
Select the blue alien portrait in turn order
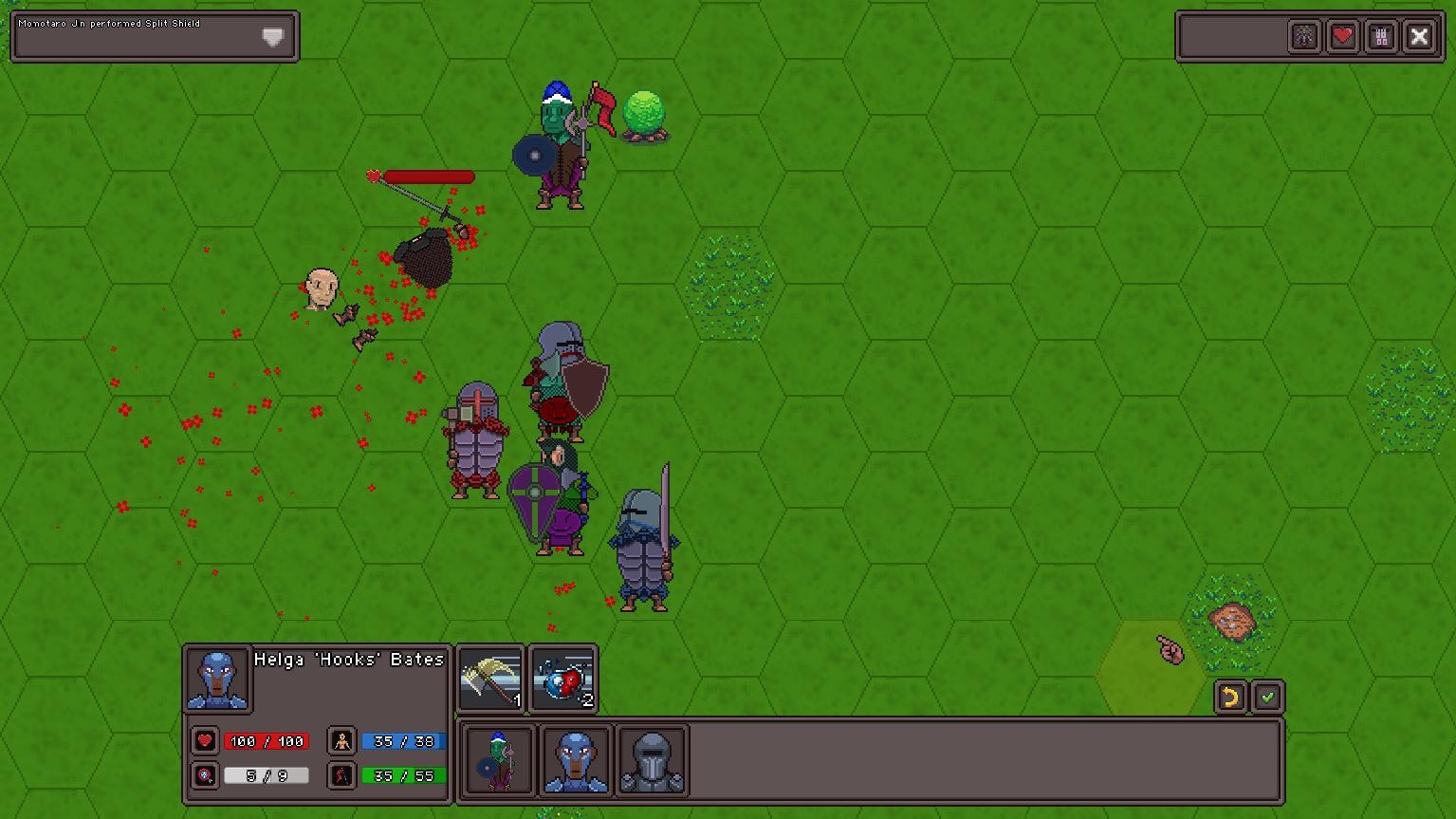[x=576, y=761]
